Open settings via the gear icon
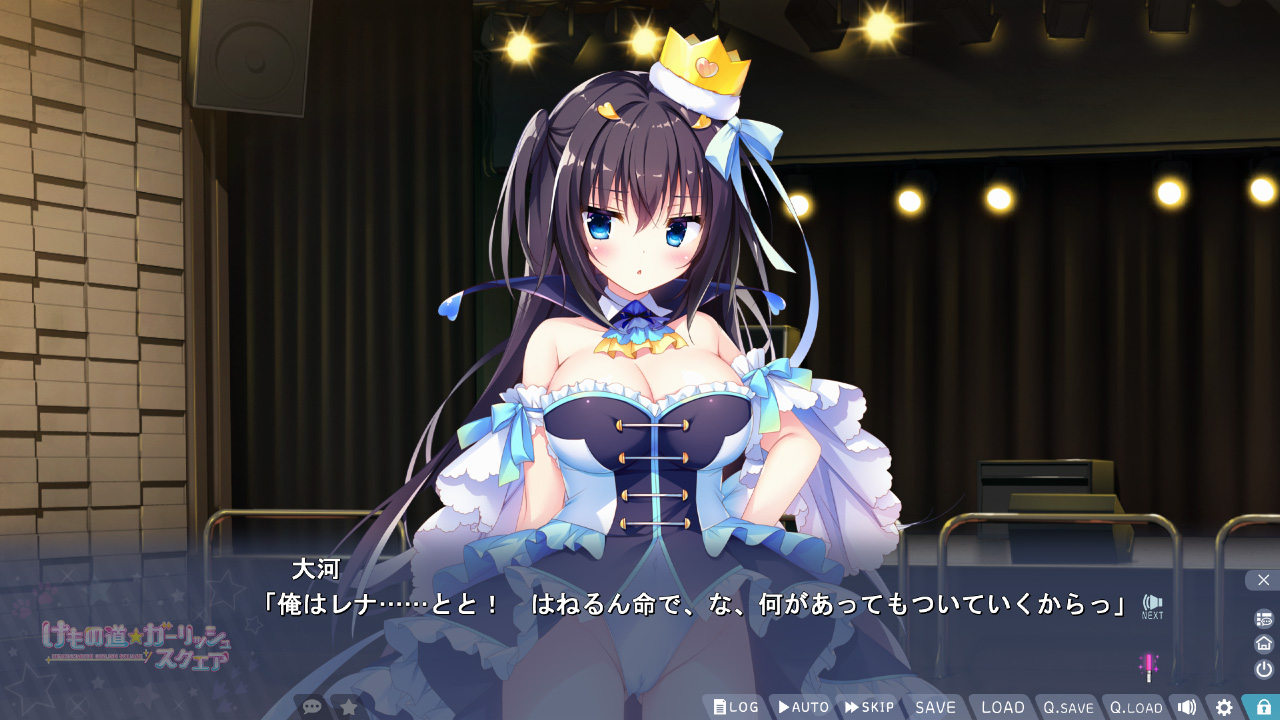The height and width of the screenshot is (720, 1280). point(1224,707)
